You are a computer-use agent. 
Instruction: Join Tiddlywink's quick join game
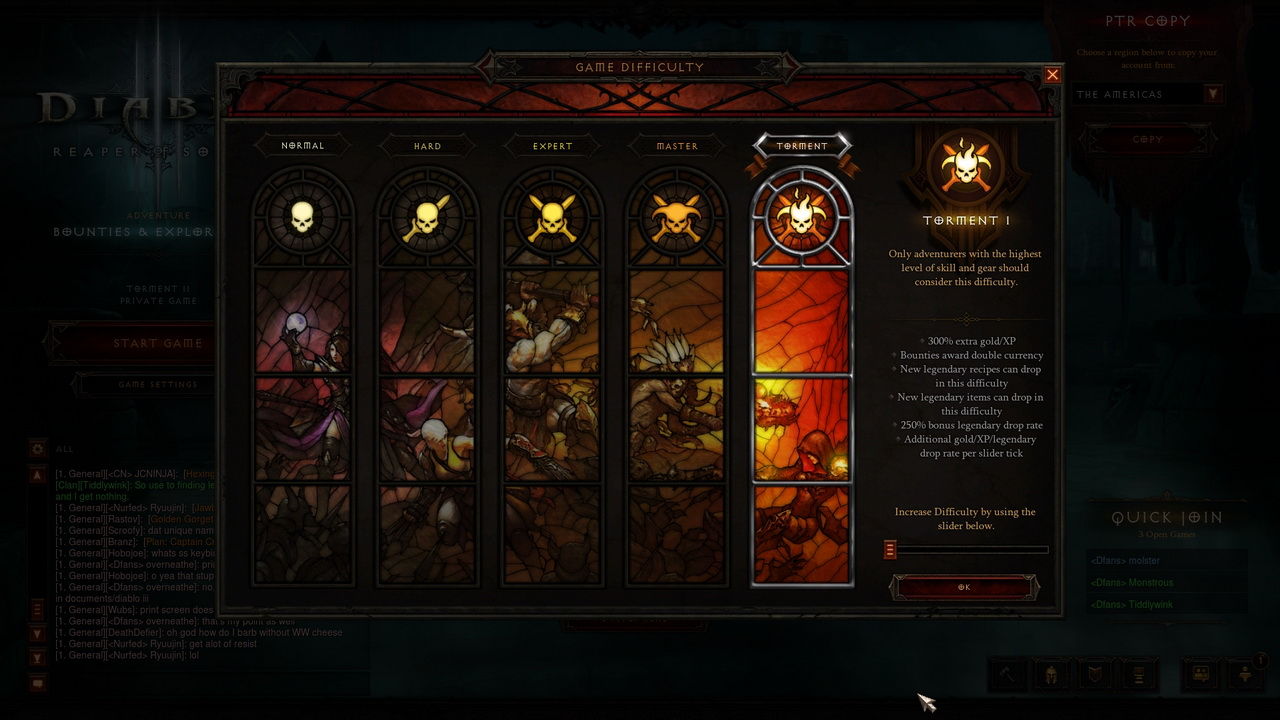point(1165,605)
